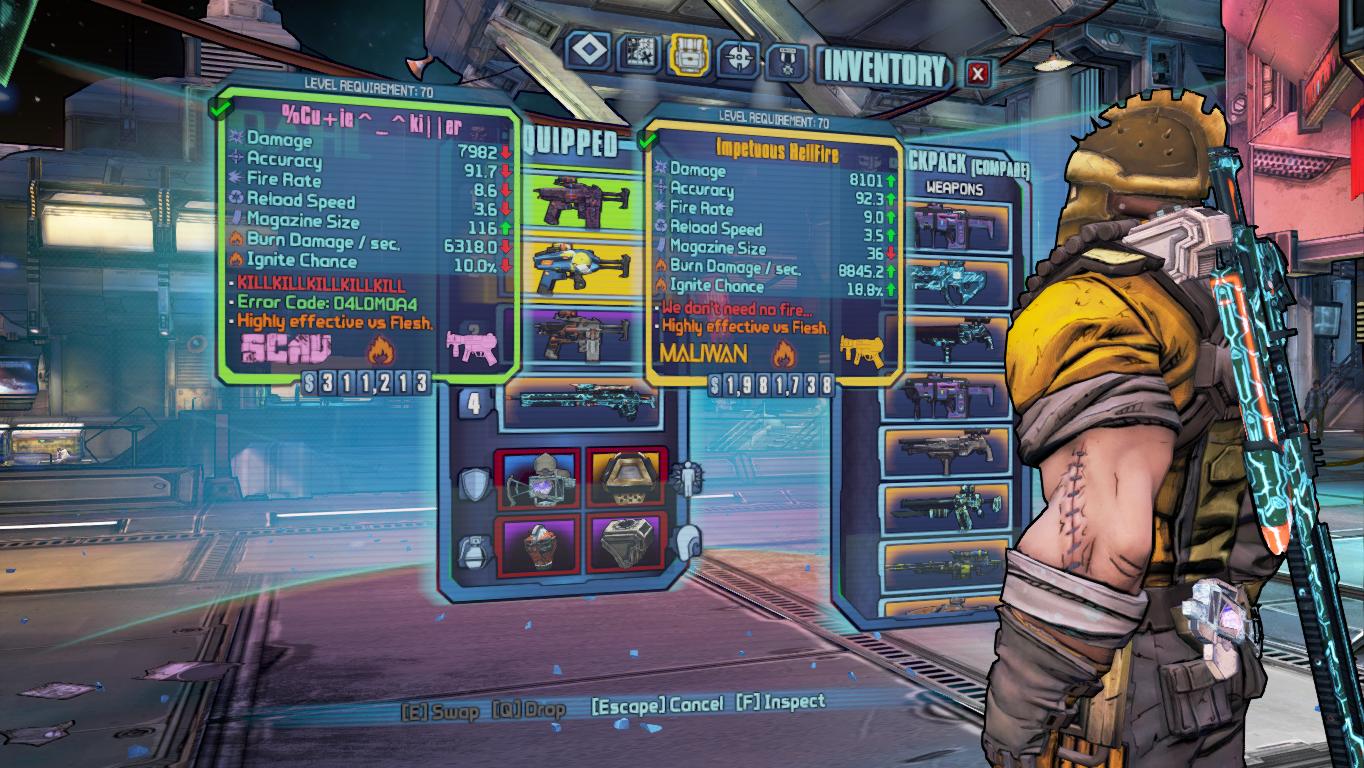This screenshot has height=768, width=1364.
Task: Open the Badass Rank medal tab
Action: pos(786,61)
